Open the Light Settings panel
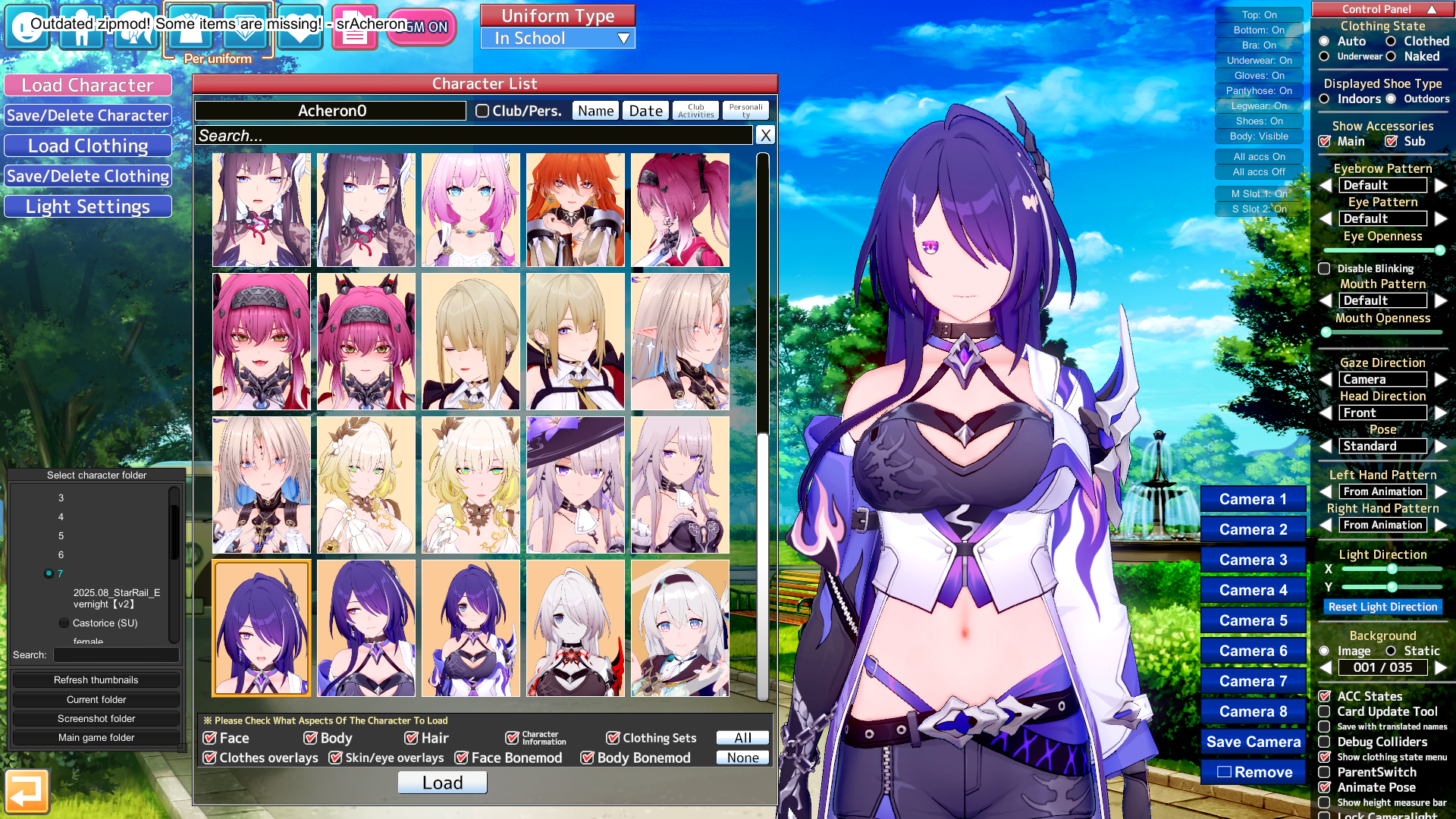The height and width of the screenshot is (819, 1456). [88, 206]
